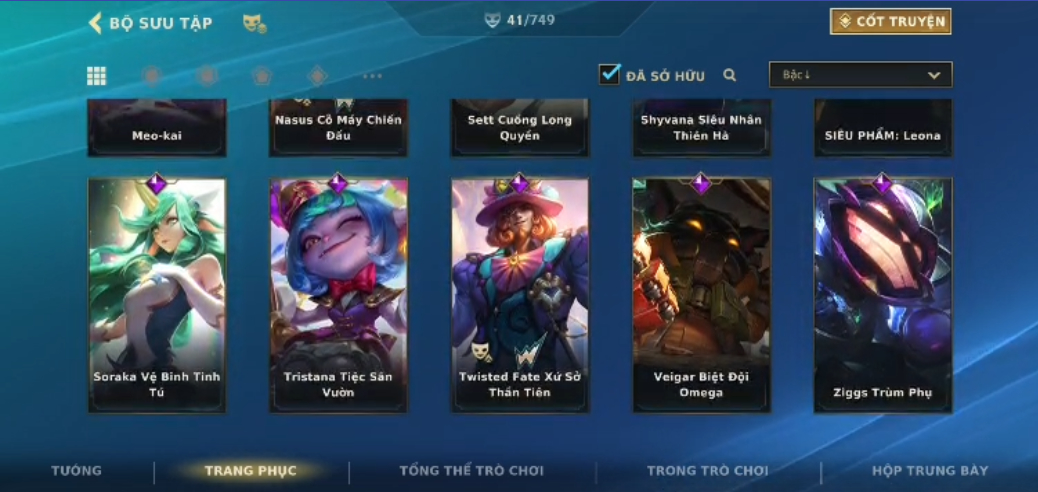Choose the Ziggs Trùm Phụ skin
This screenshot has width=1038, height=492.
point(883,295)
